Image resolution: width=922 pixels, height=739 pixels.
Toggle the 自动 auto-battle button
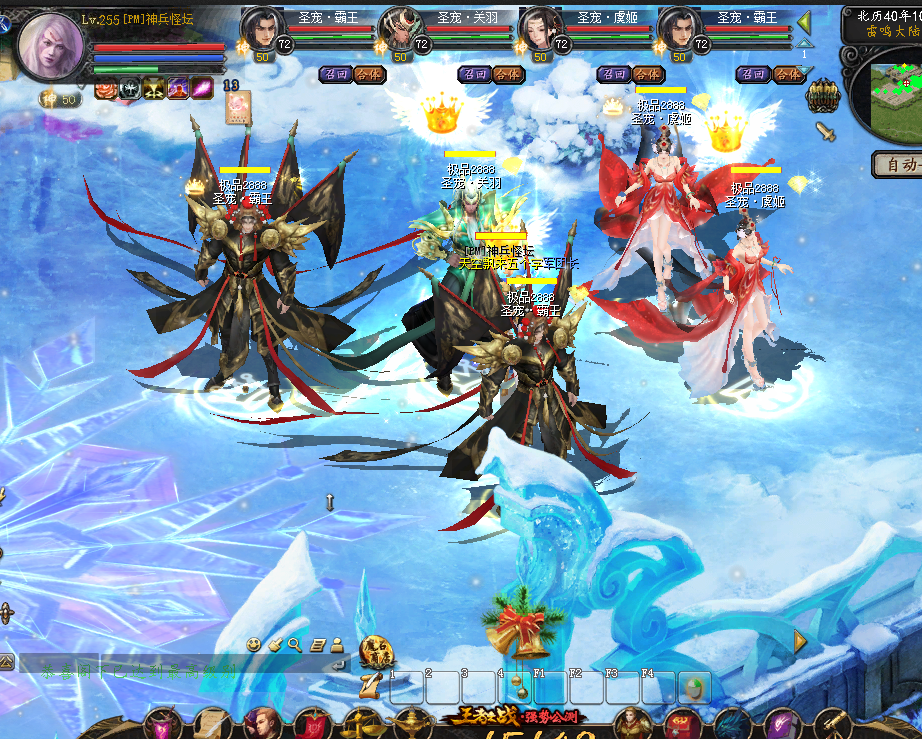click(897, 163)
